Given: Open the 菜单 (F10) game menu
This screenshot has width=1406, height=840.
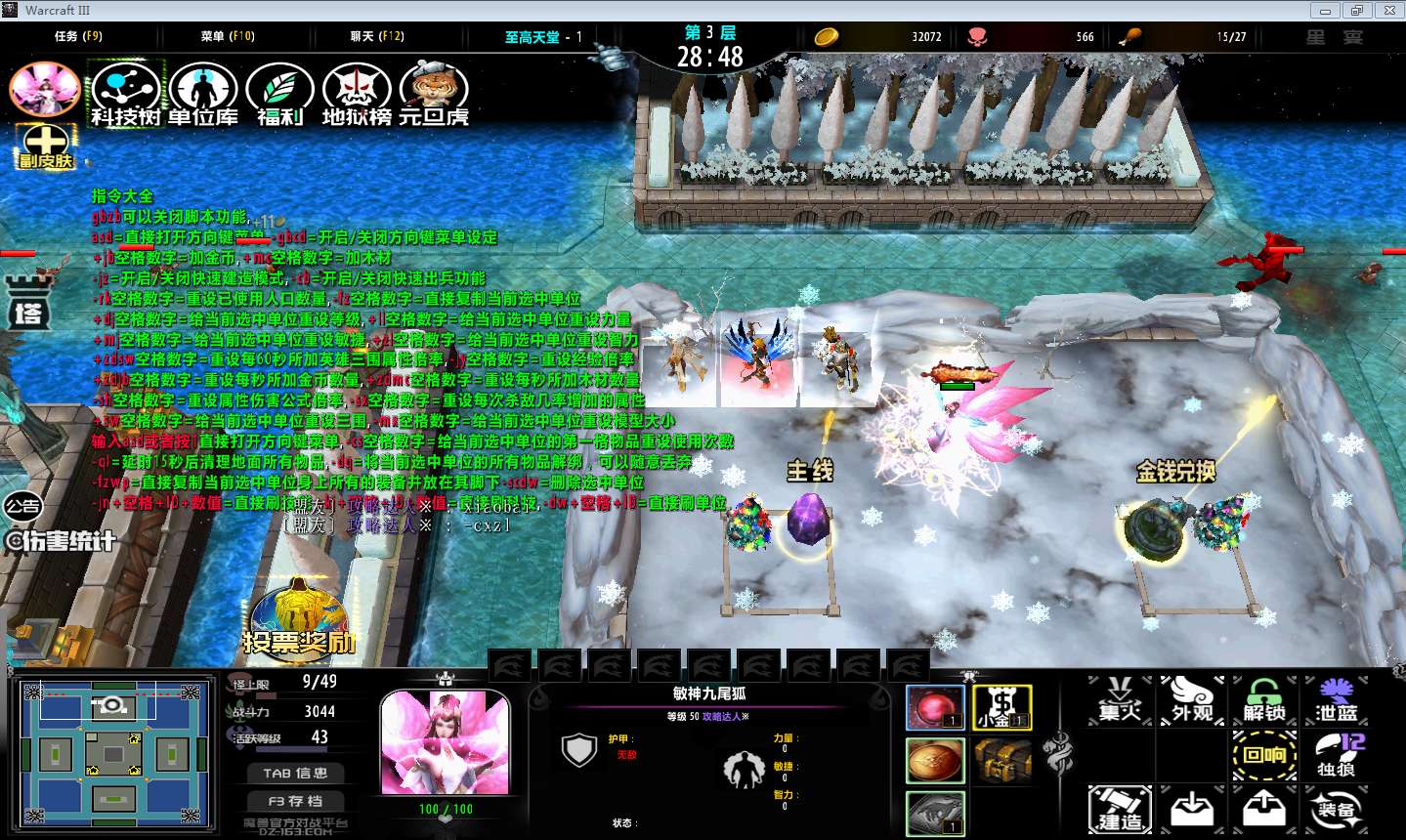Looking at the screenshot, I should pos(228,36).
